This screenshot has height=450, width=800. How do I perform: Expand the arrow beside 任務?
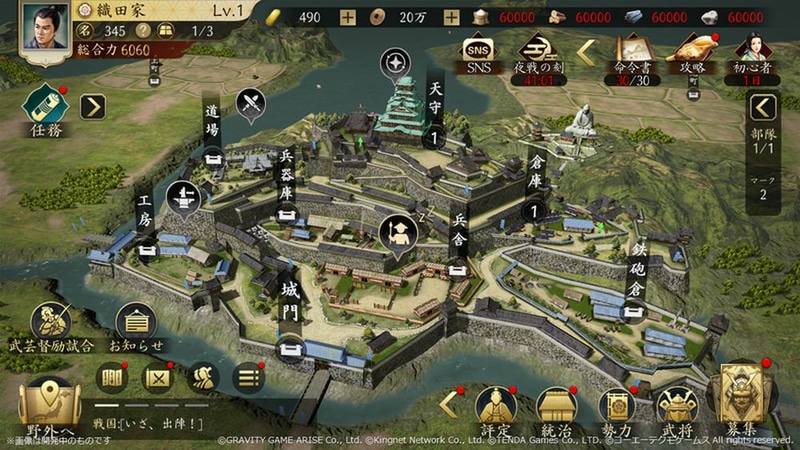tap(93, 106)
